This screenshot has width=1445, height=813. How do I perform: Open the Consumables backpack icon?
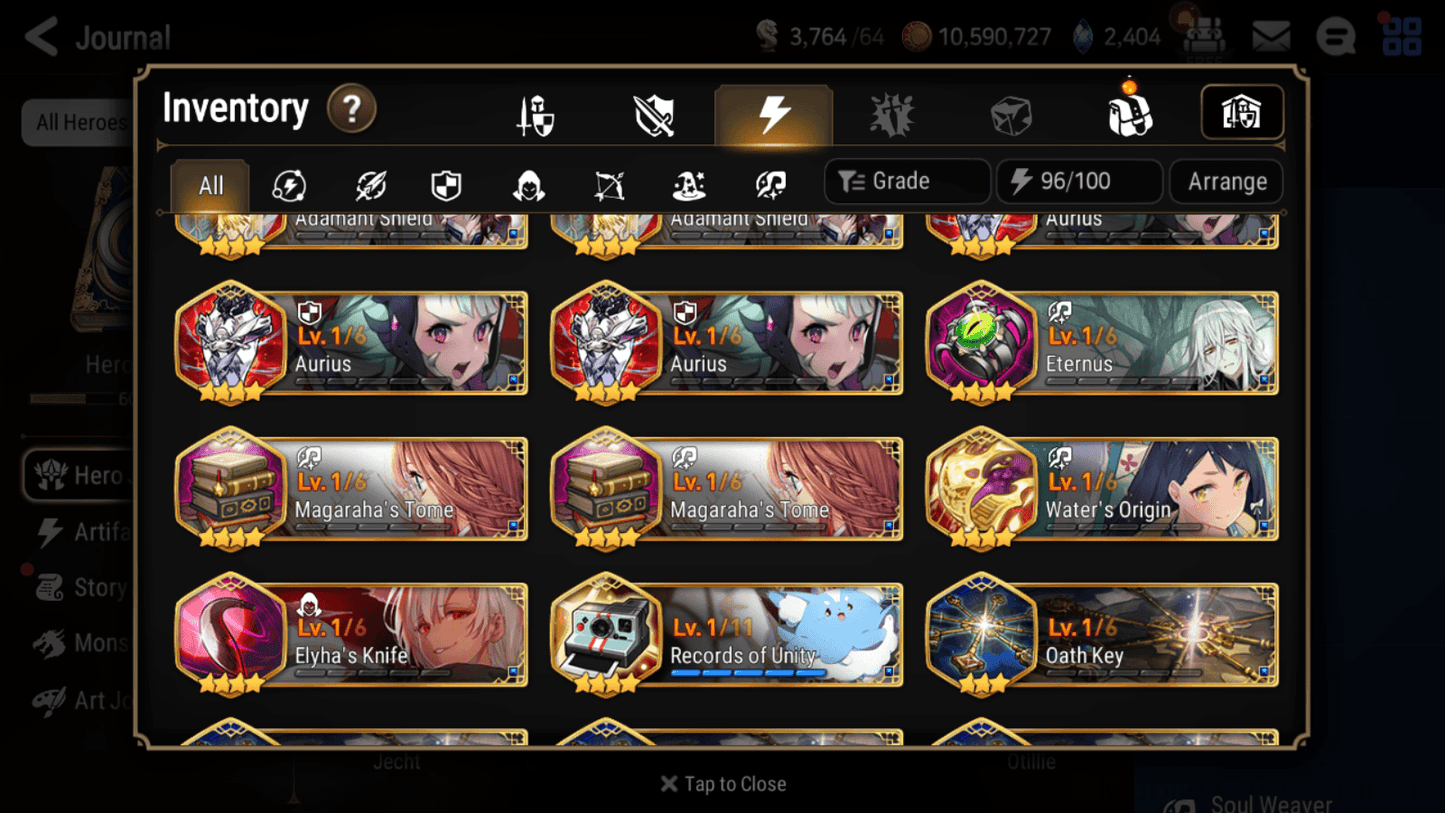pos(1130,114)
